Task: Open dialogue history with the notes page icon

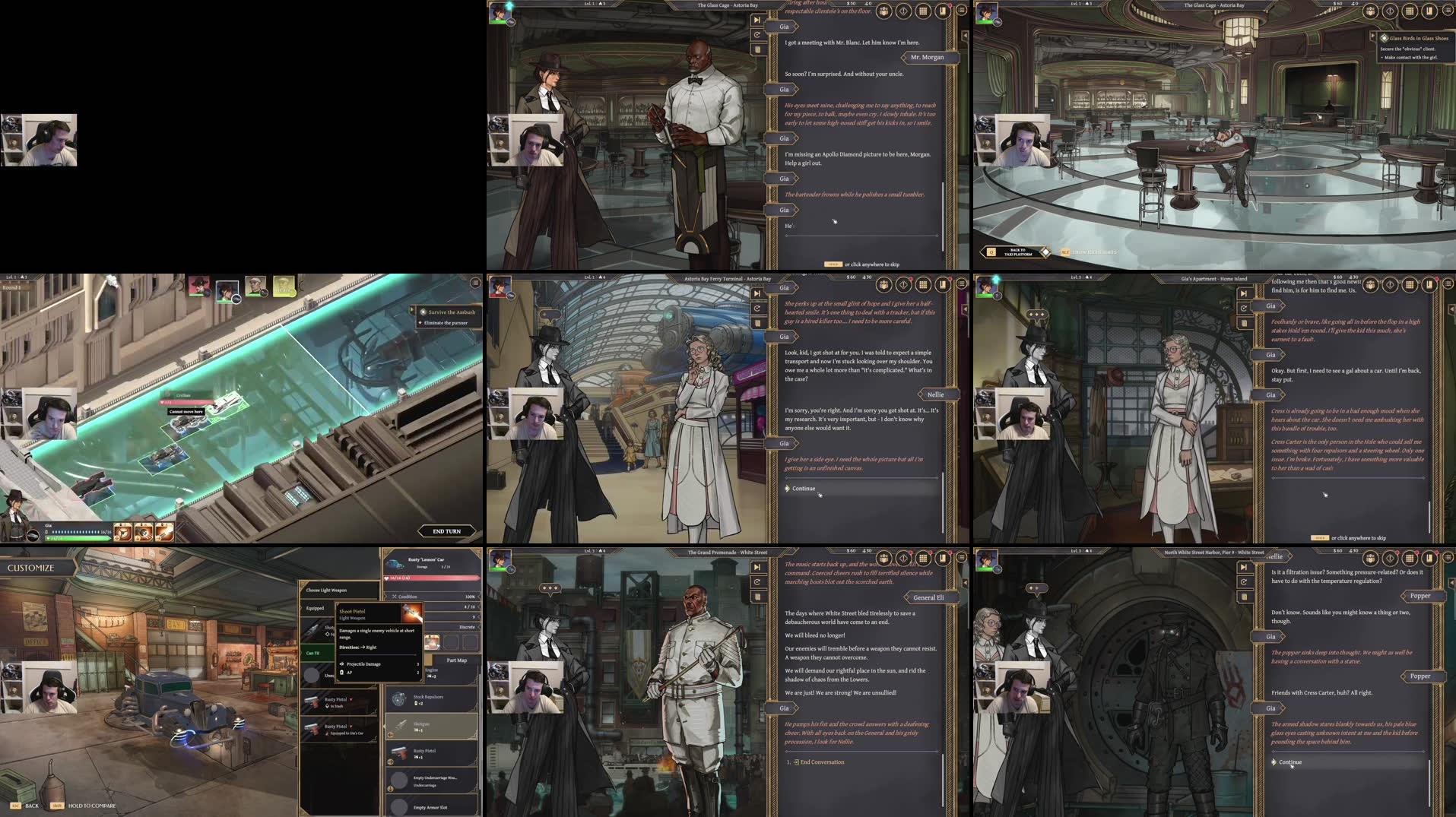Action: (757, 50)
